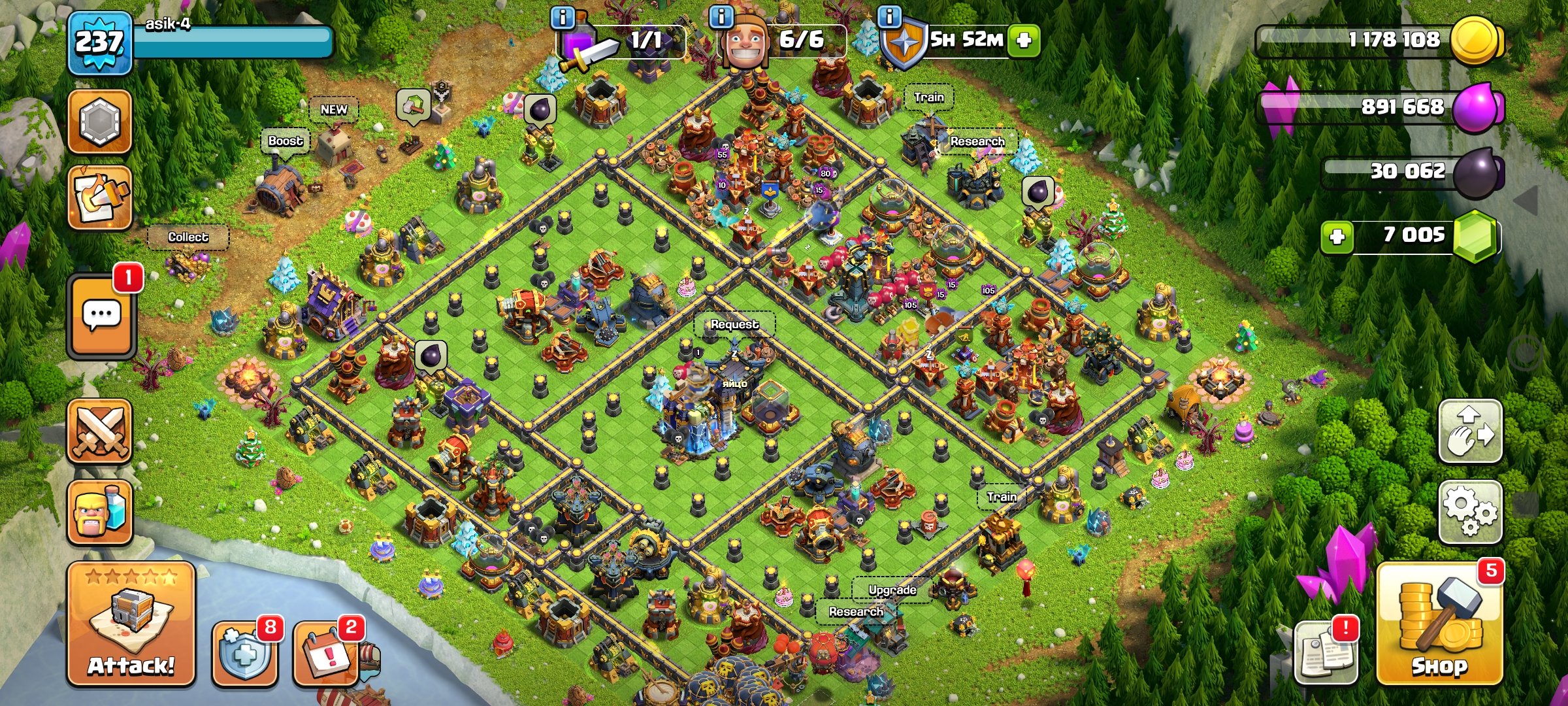Viewport: 1568px width, 706px height.
Task: Add shield time with green plus
Action: [x=1024, y=41]
